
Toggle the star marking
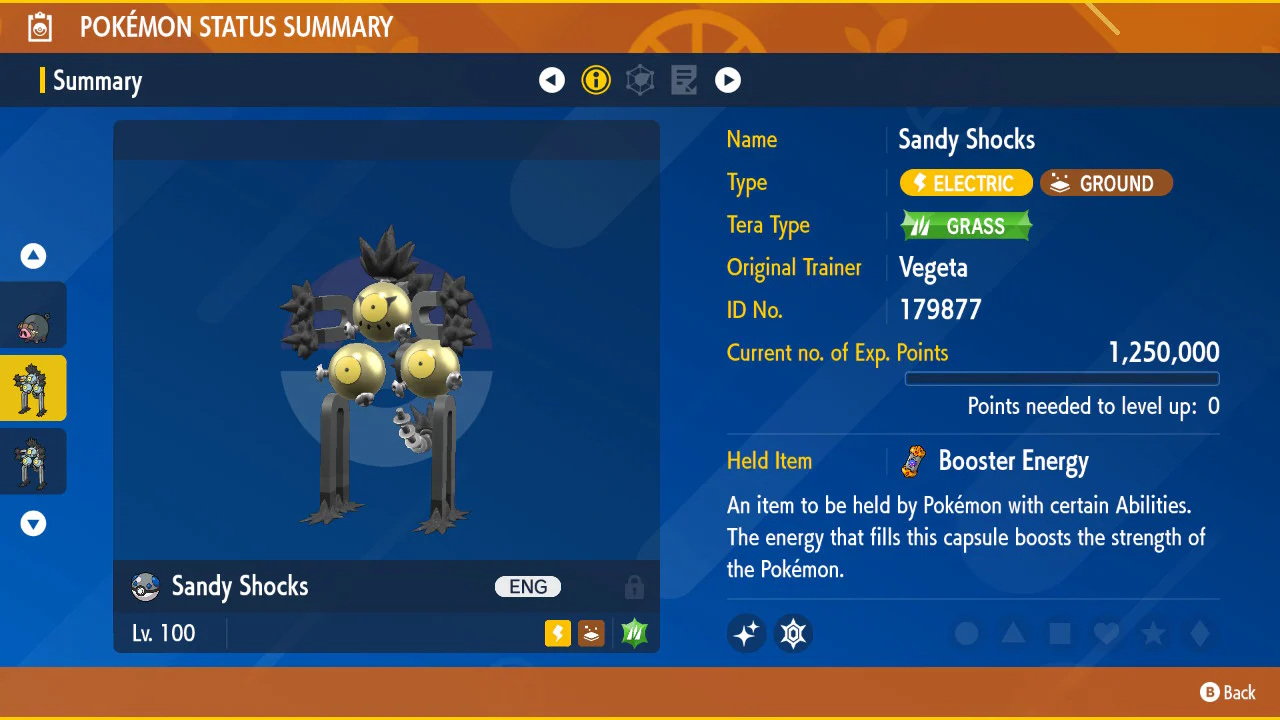(x=1153, y=633)
